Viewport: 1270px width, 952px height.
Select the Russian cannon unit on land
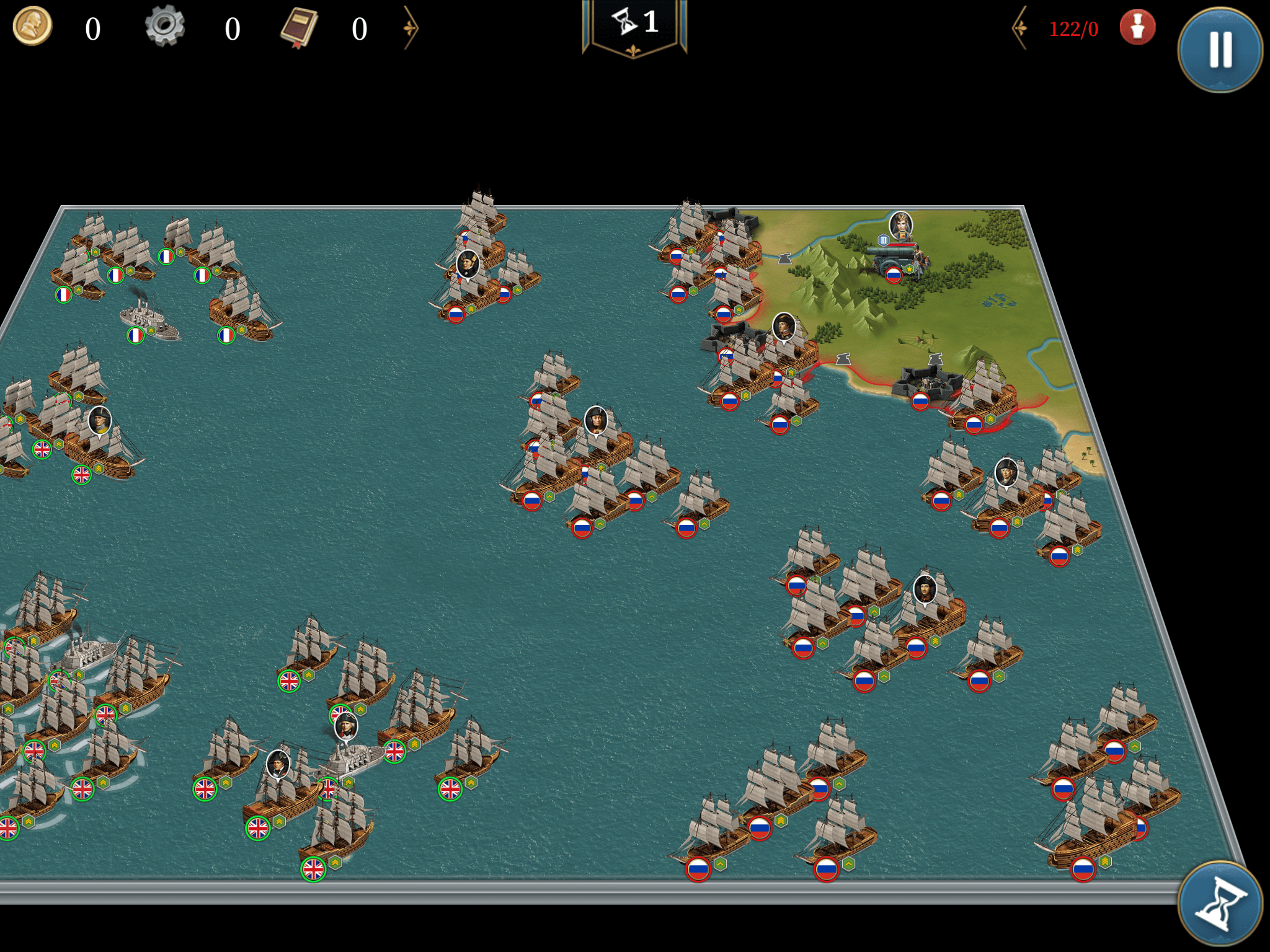[x=896, y=260]
